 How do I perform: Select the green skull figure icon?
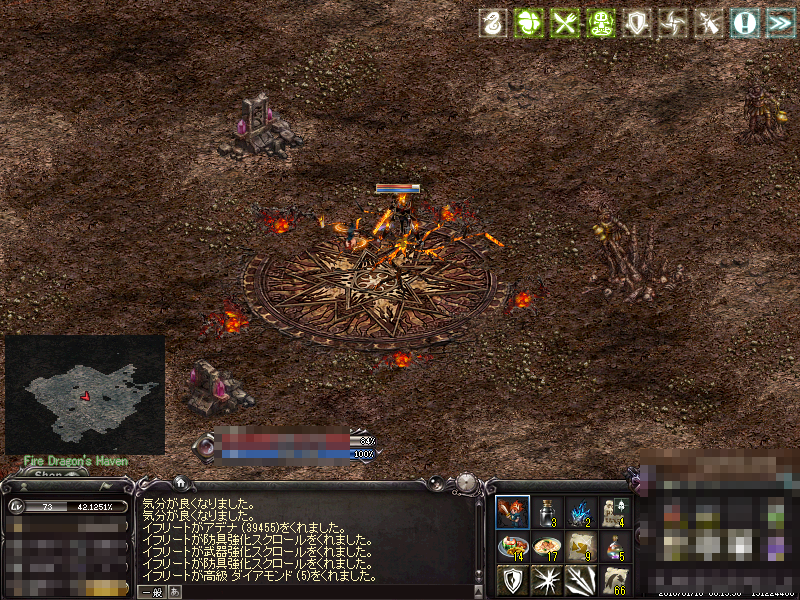tap(602, 24)
